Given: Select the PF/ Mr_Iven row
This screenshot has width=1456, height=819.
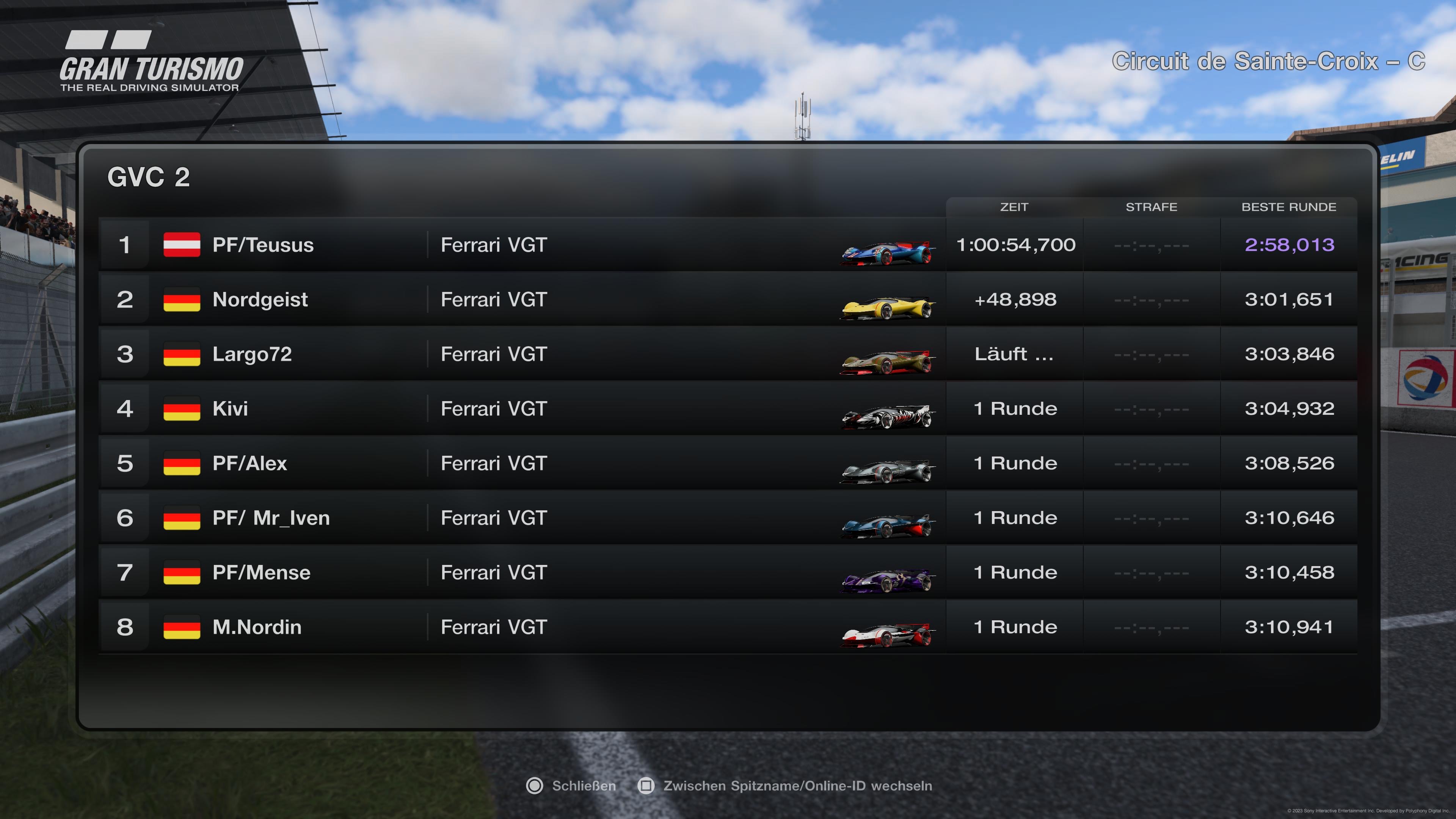Looking at the screenshot, I should point(271,518).
